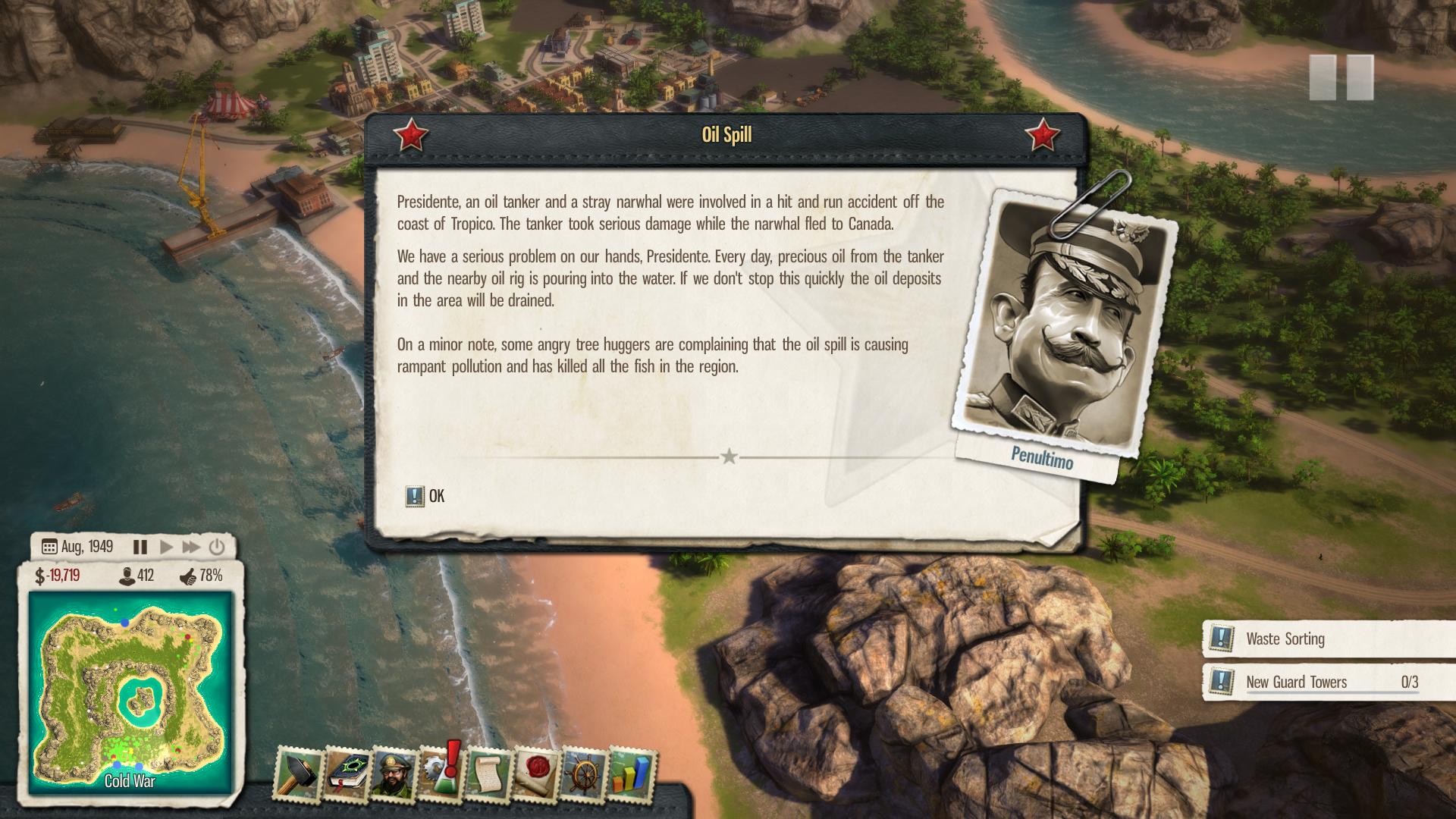Screen dimensions: 1456x819
Task: Select the El Presidente portrait stamp
Action: [x=394, y=773]
